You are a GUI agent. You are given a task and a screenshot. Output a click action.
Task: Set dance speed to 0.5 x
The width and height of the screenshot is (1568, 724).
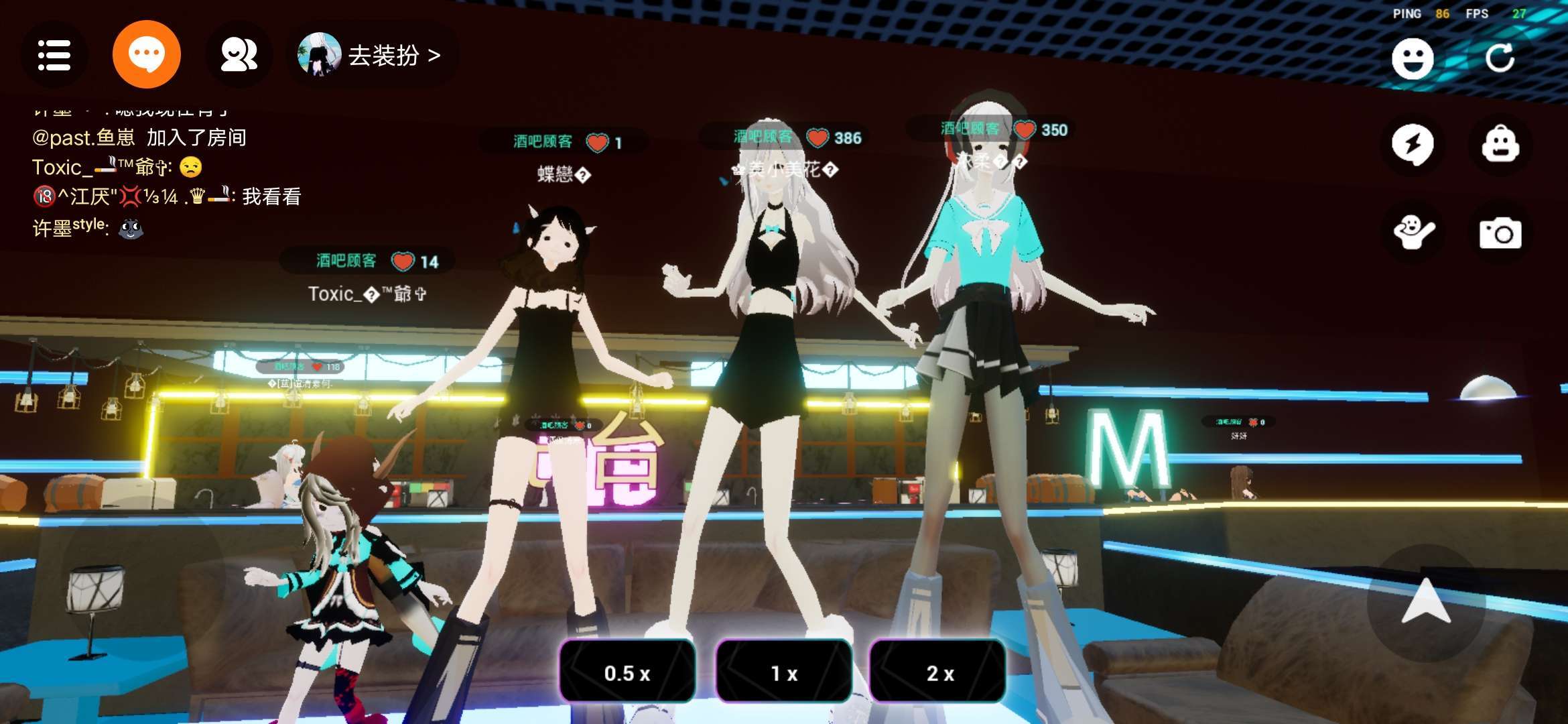coord(627,673)
